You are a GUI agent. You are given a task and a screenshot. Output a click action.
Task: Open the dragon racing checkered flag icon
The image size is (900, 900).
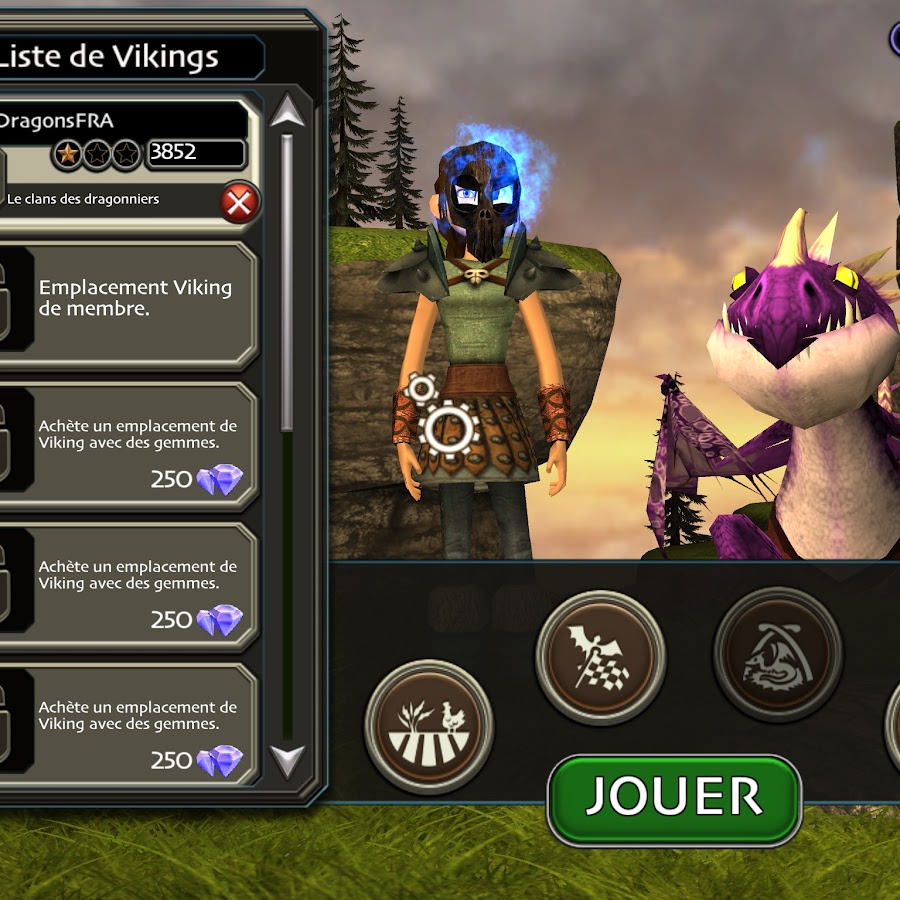pos(600,656)
